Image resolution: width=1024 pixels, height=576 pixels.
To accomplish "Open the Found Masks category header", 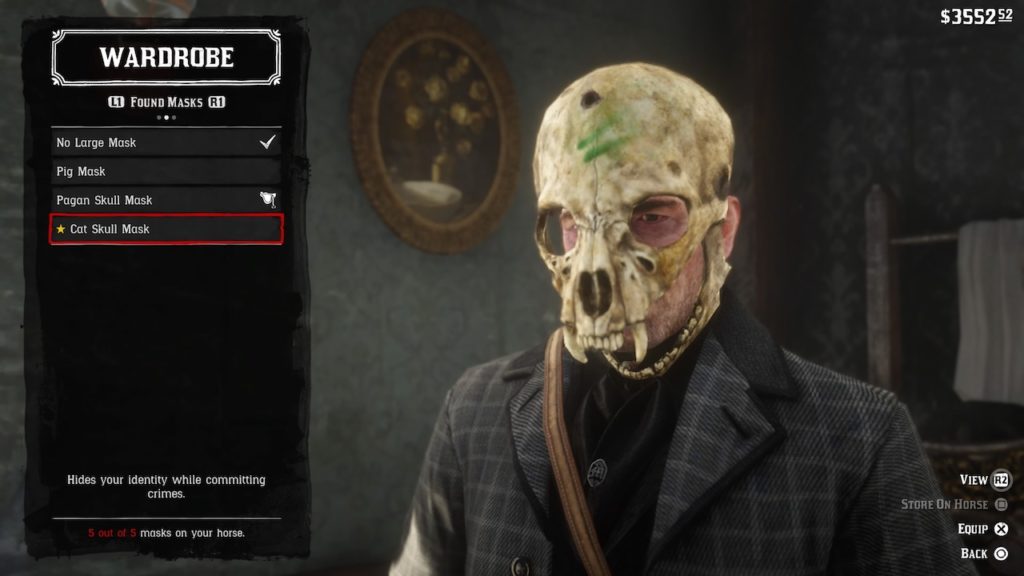I will click(166, 102).
